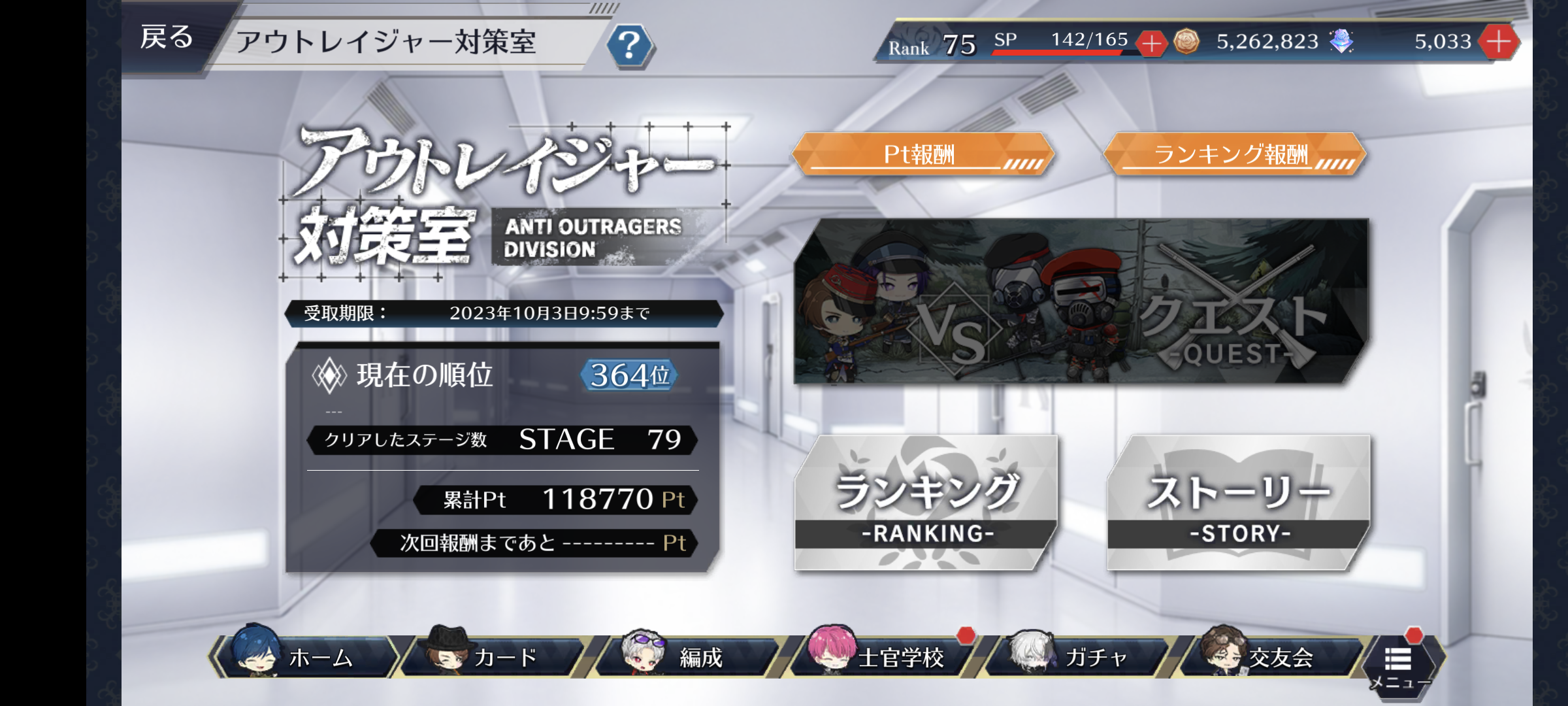Open the 編成 formation menu

(x=686, y=656)
